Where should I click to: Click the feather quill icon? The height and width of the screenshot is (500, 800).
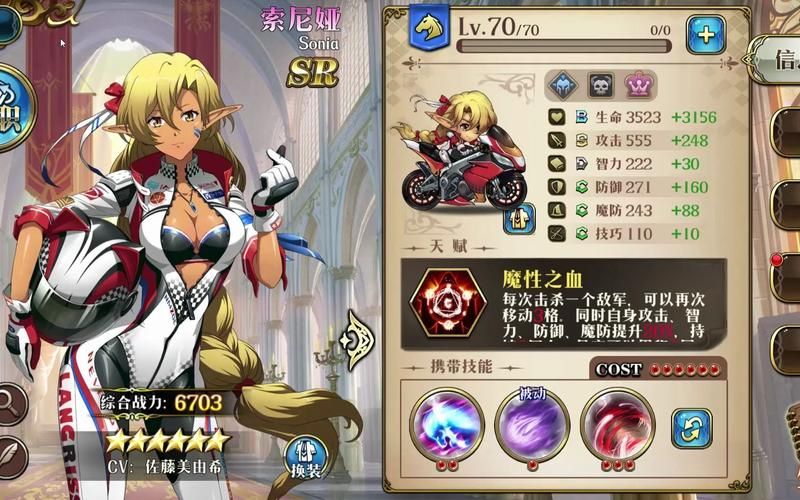[x=10, y=455]
